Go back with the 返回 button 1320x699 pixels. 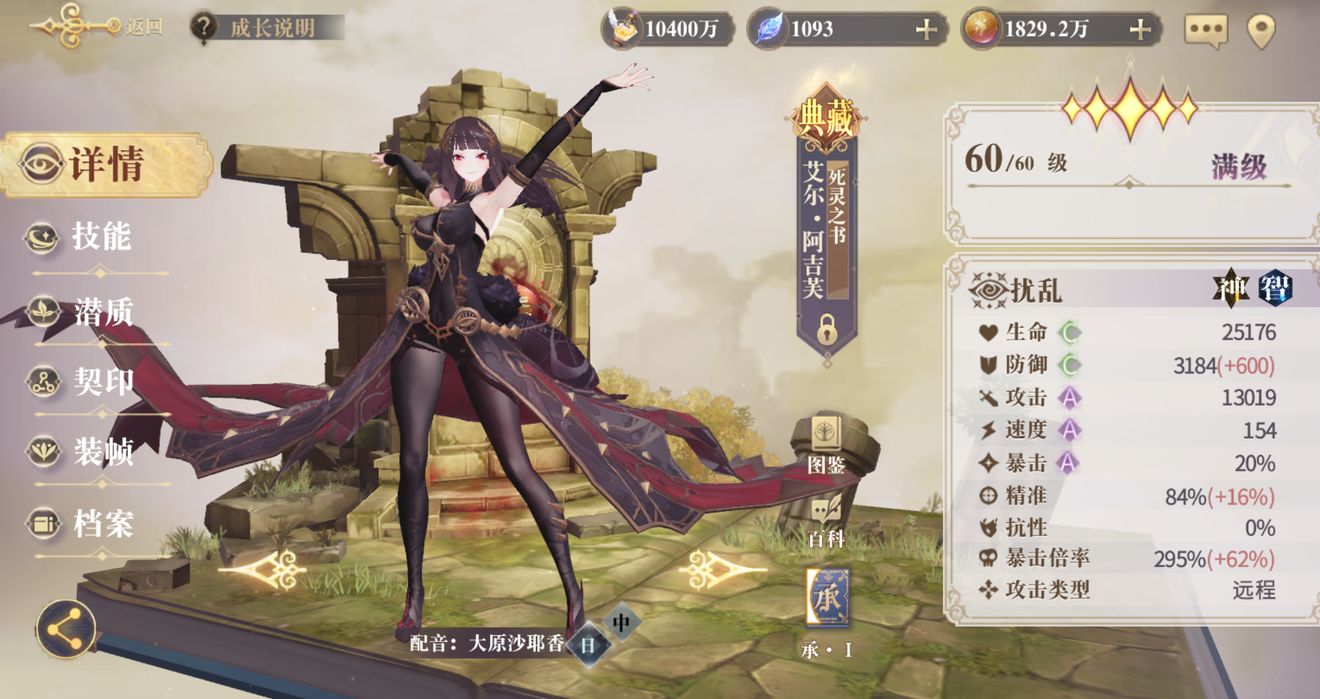point(95,25)
